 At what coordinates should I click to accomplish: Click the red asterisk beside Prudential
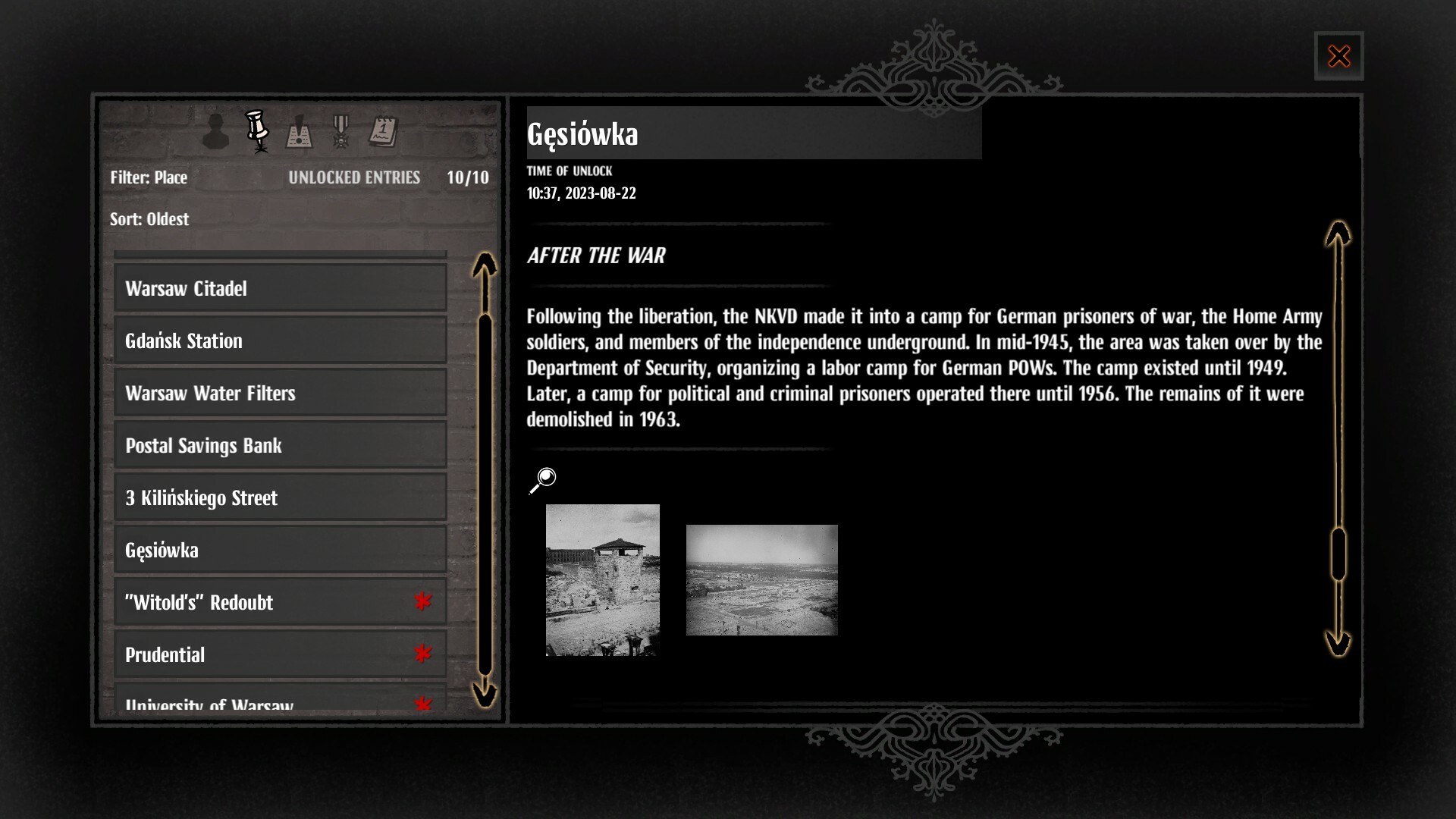422,654
